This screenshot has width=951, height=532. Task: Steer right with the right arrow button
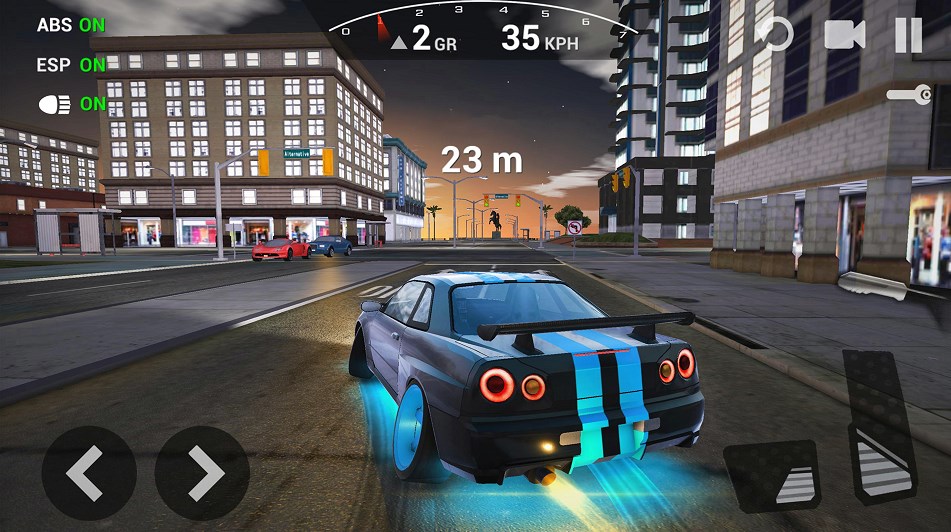coord(202,473)
